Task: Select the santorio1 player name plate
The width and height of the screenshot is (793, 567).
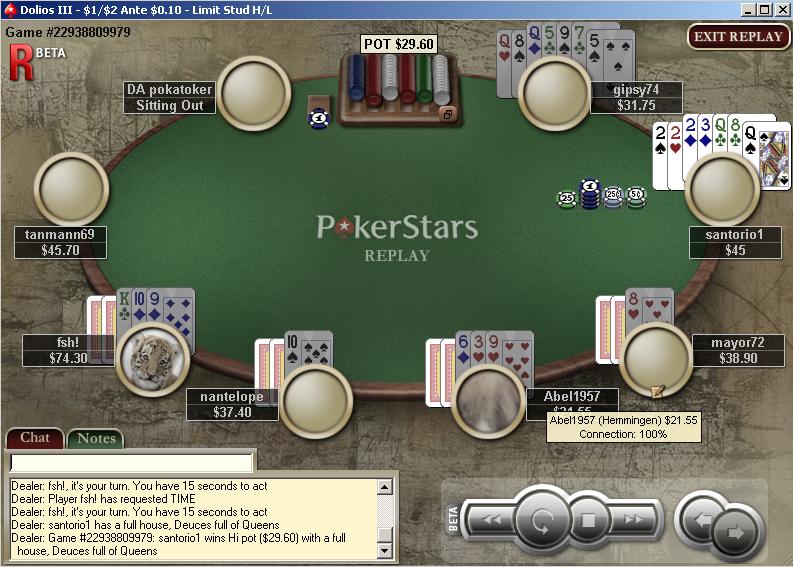Action: pyautogui.click(x=734, y=242)
